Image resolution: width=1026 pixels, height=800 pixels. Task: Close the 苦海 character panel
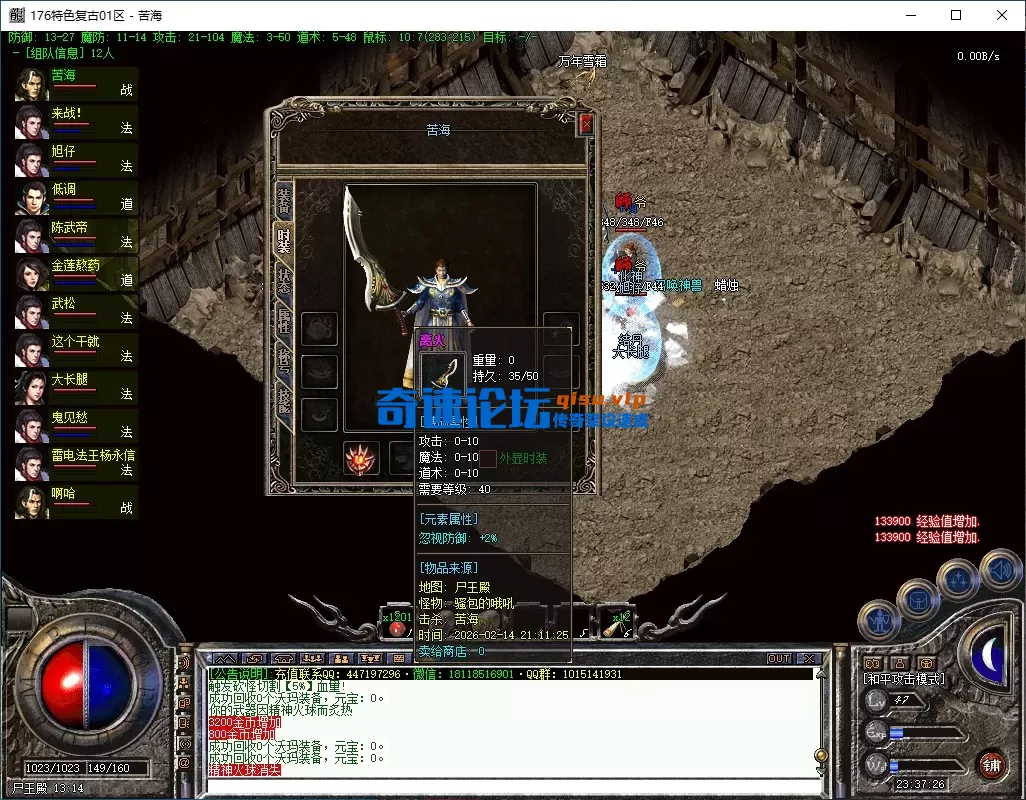pyautogui.click(x=586, y=123)
